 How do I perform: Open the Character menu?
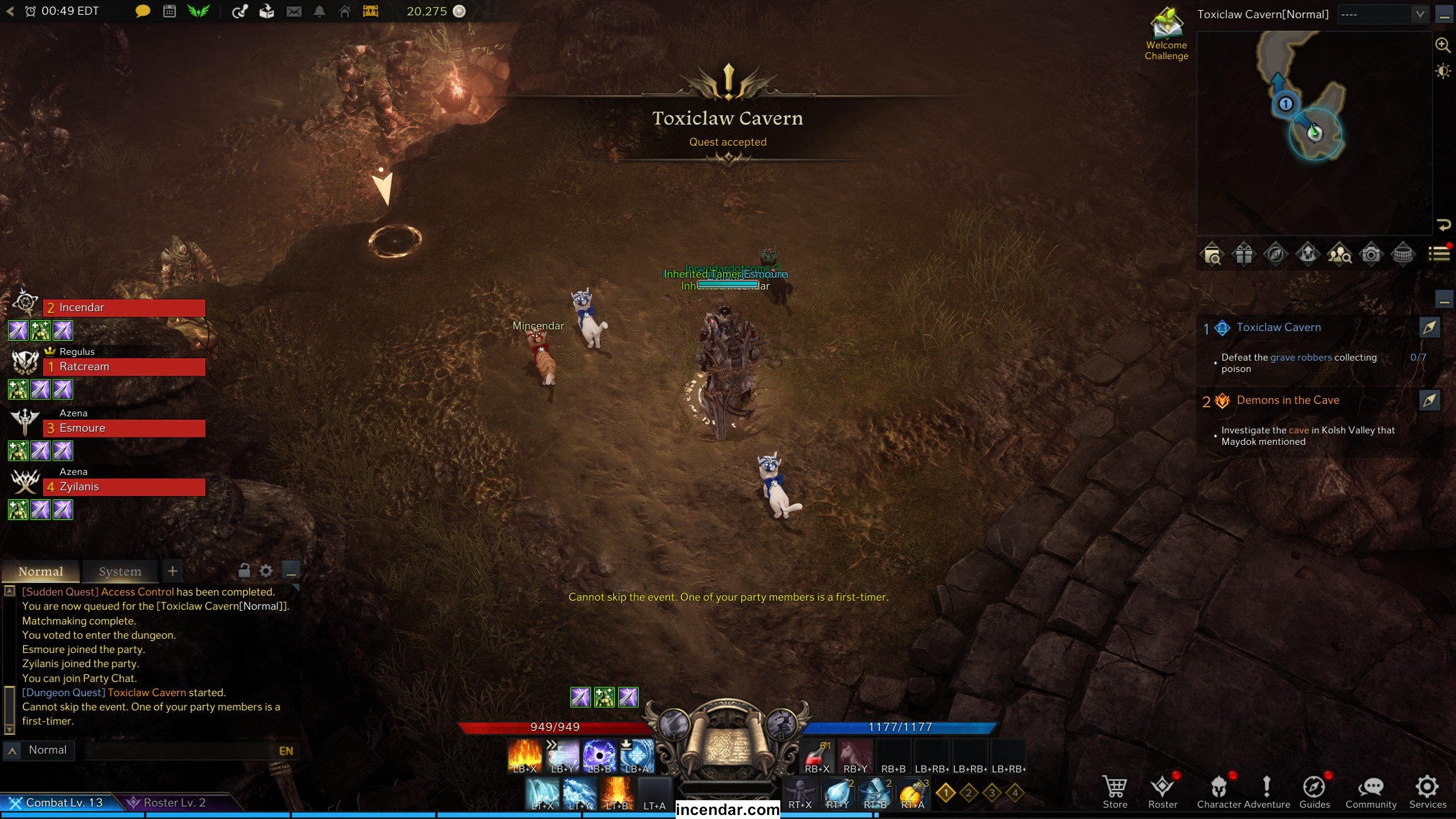[x=1218, y=791]
